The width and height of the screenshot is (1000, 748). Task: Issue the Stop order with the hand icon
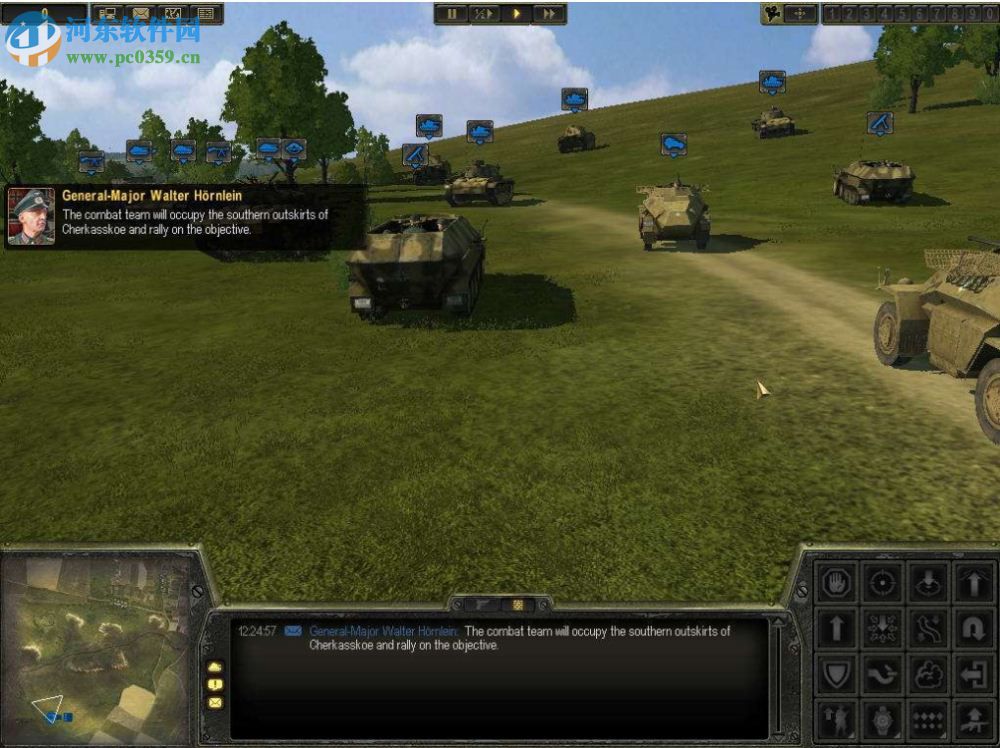pyautogui.click(x=836, y=583)
